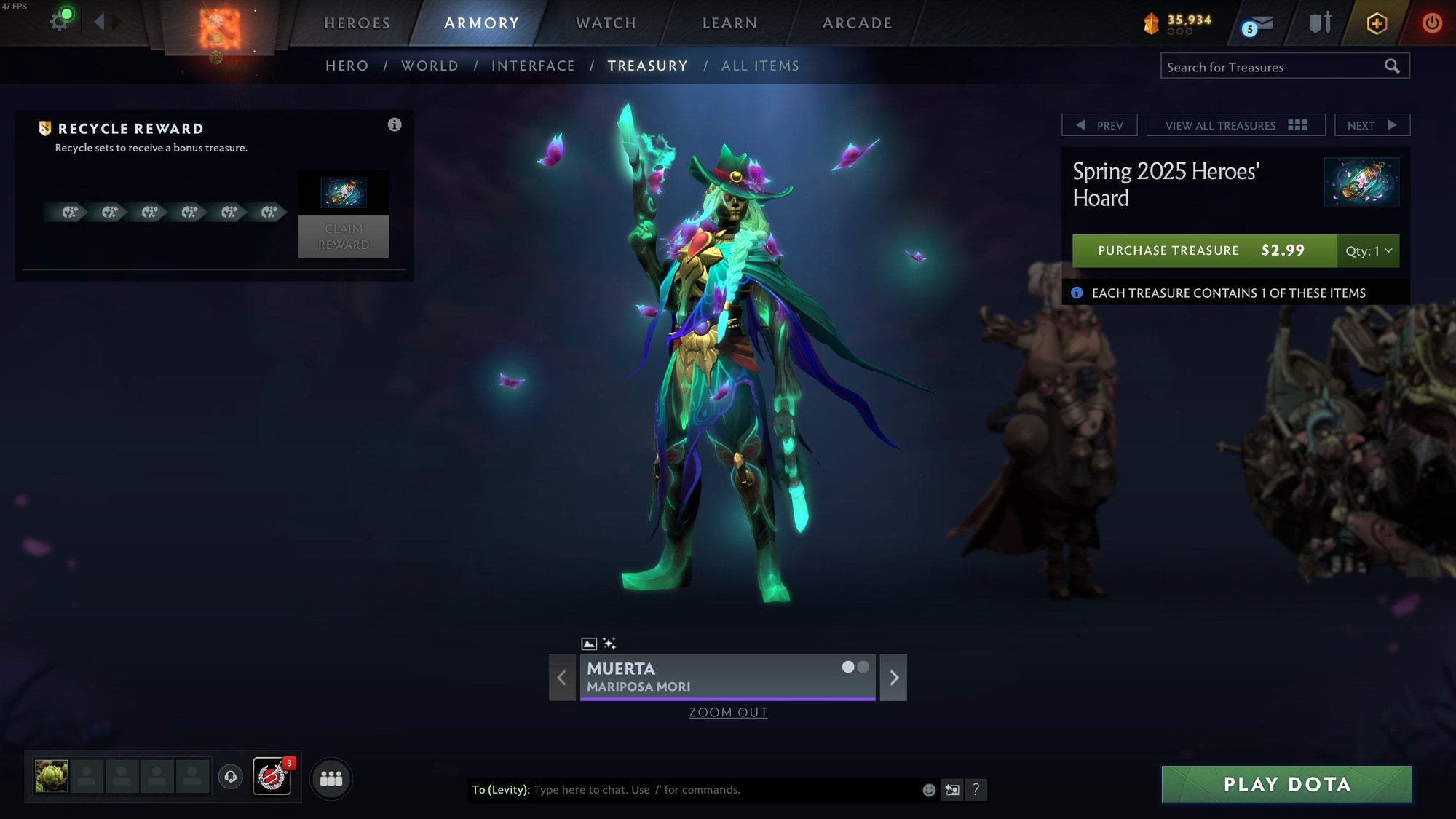View all treasures grid
Viewport: 1456px width, 819px height.
[1235, 125]
